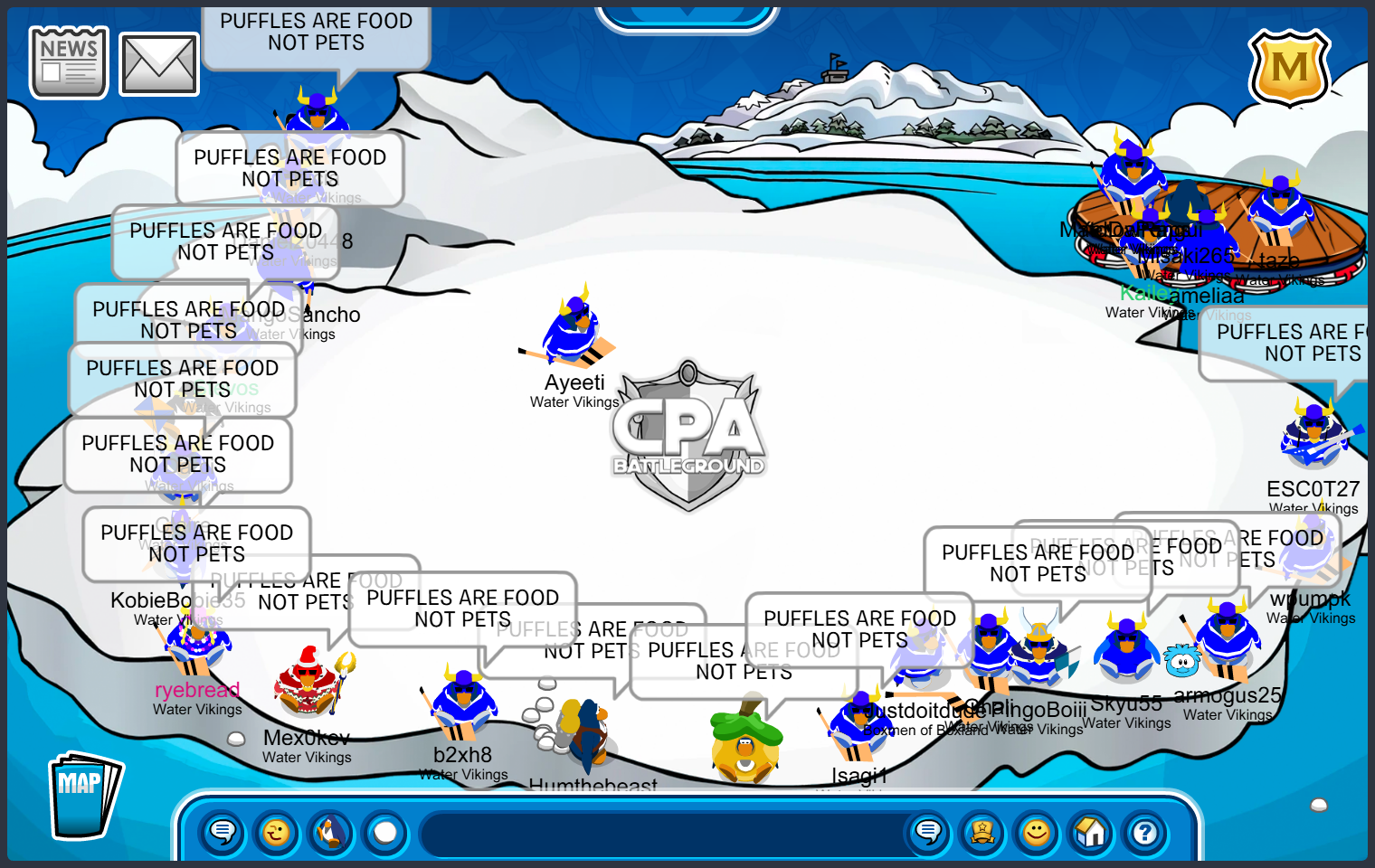Select the snowball throw button
The image size is (1375, 868).
[x=385, y=831]
